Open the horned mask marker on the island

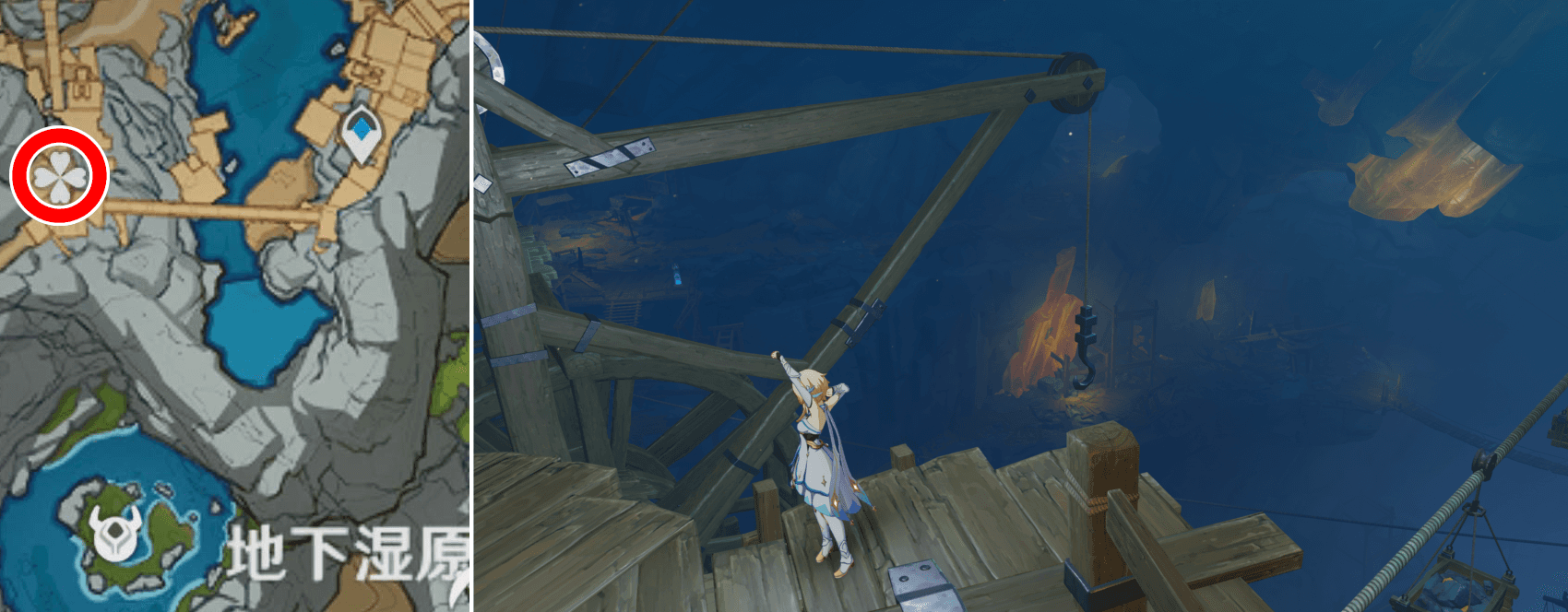[117, 533]
